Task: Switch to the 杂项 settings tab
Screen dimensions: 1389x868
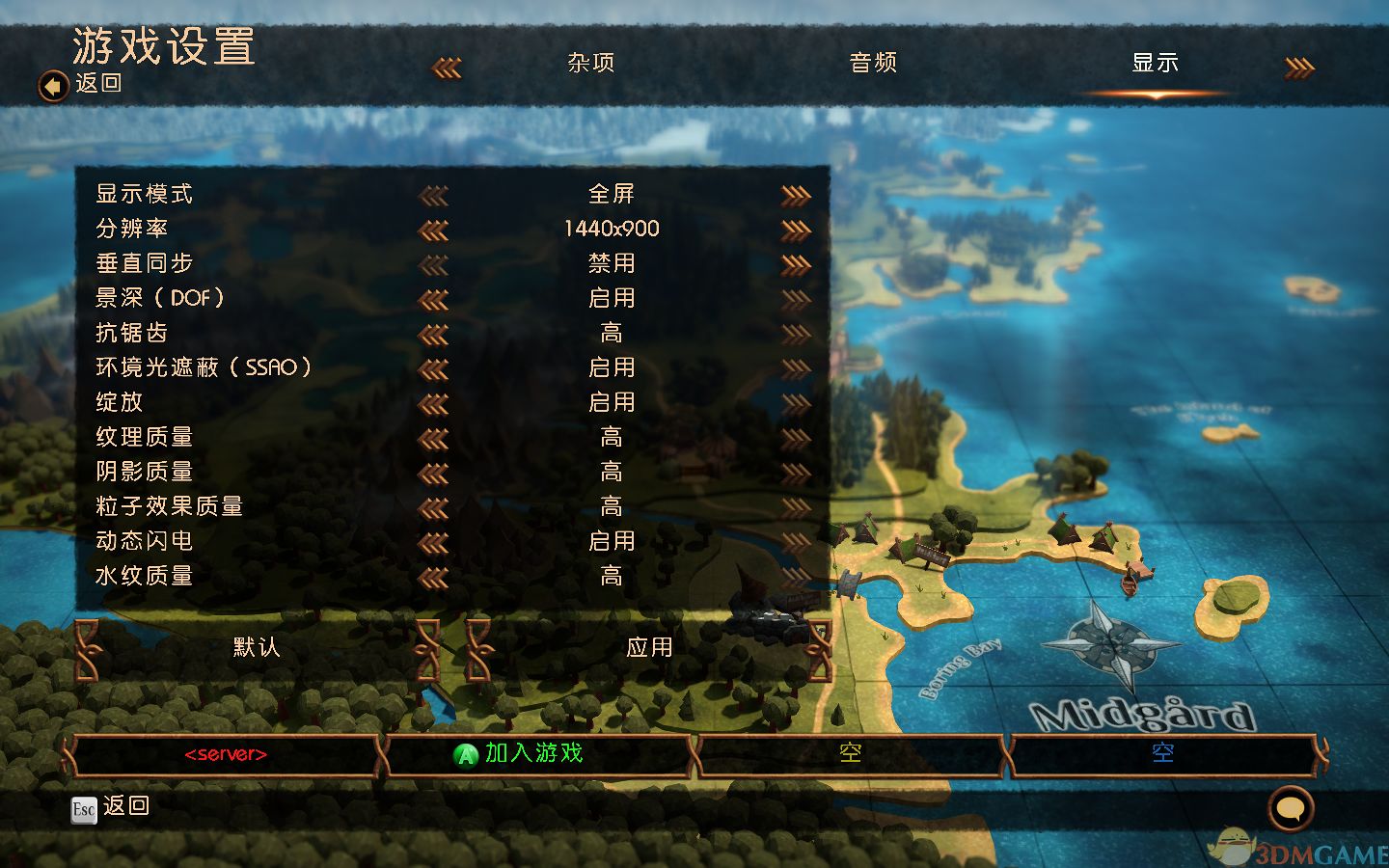Action: tap(590, 64)
